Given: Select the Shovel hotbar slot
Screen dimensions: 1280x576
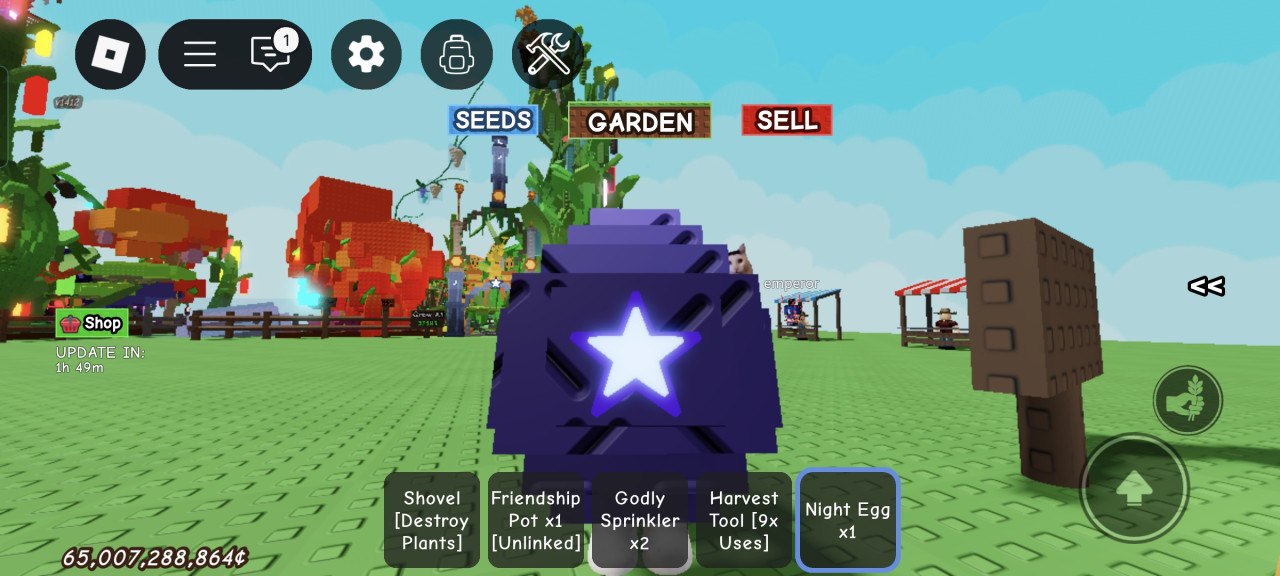Looking at the screenshot, I should coord(432,520).
